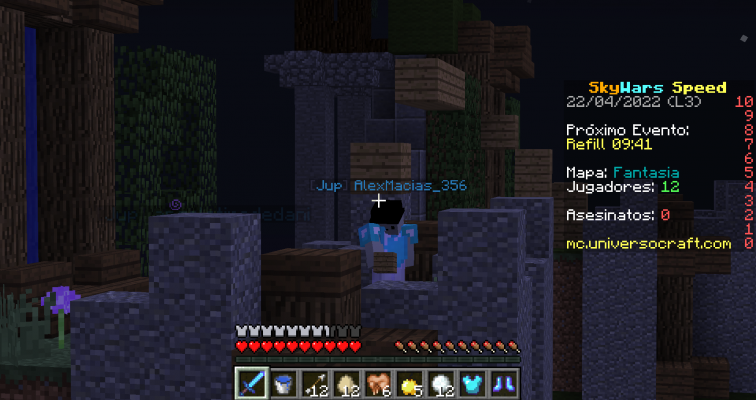Screen dimensions: 756x400
Task: Select the water bucket slot
Action: [283, 383]
